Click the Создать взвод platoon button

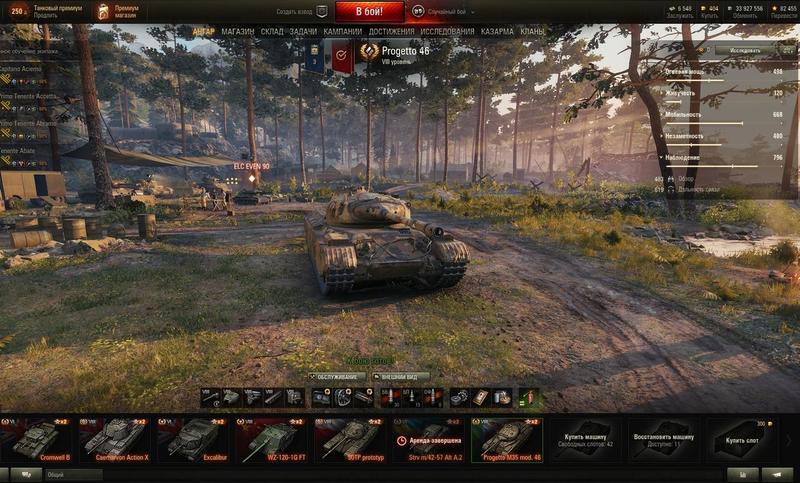point(298,12)
